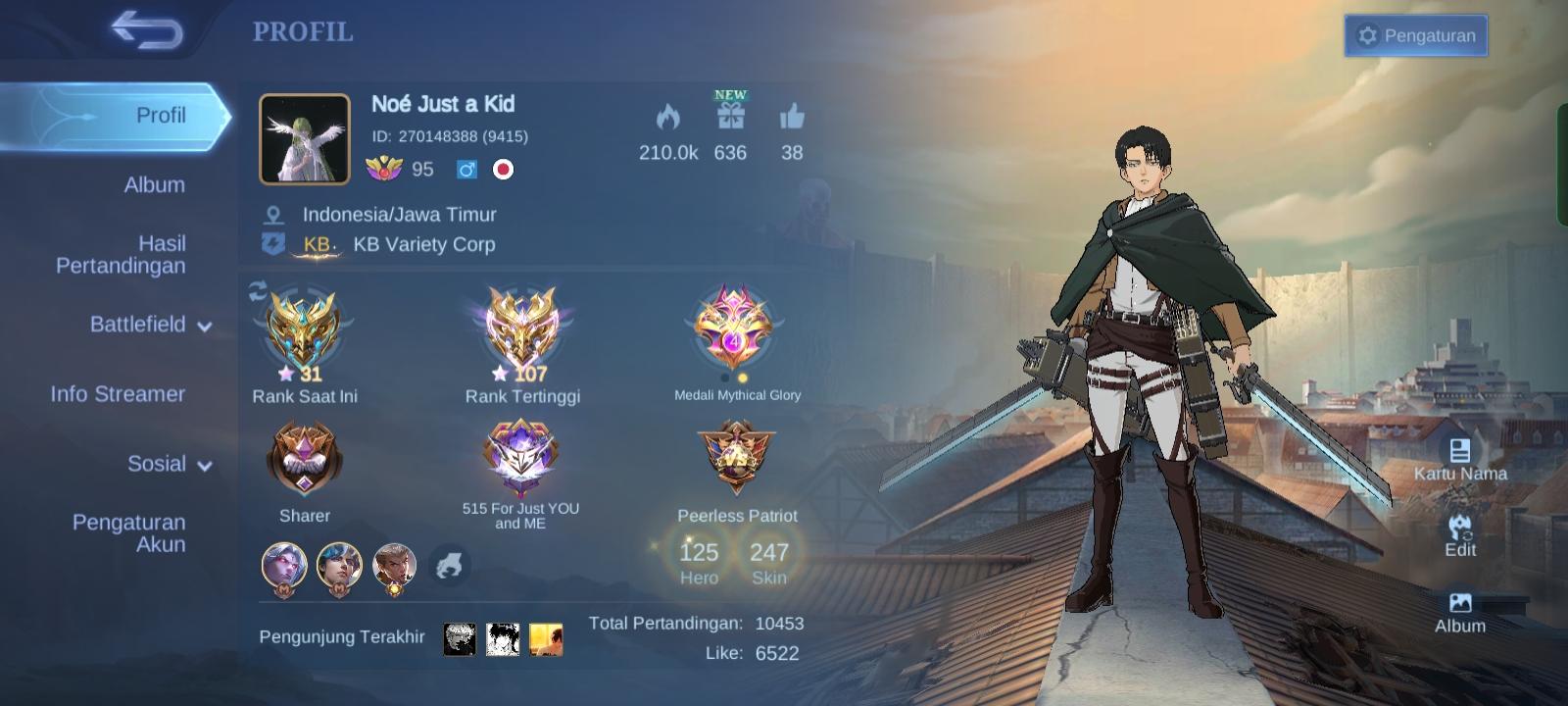This screenshot has width=1568, height=706.
Task: Click the back arrow return icon
Action: pyautogui.click(x=147, y=32)
